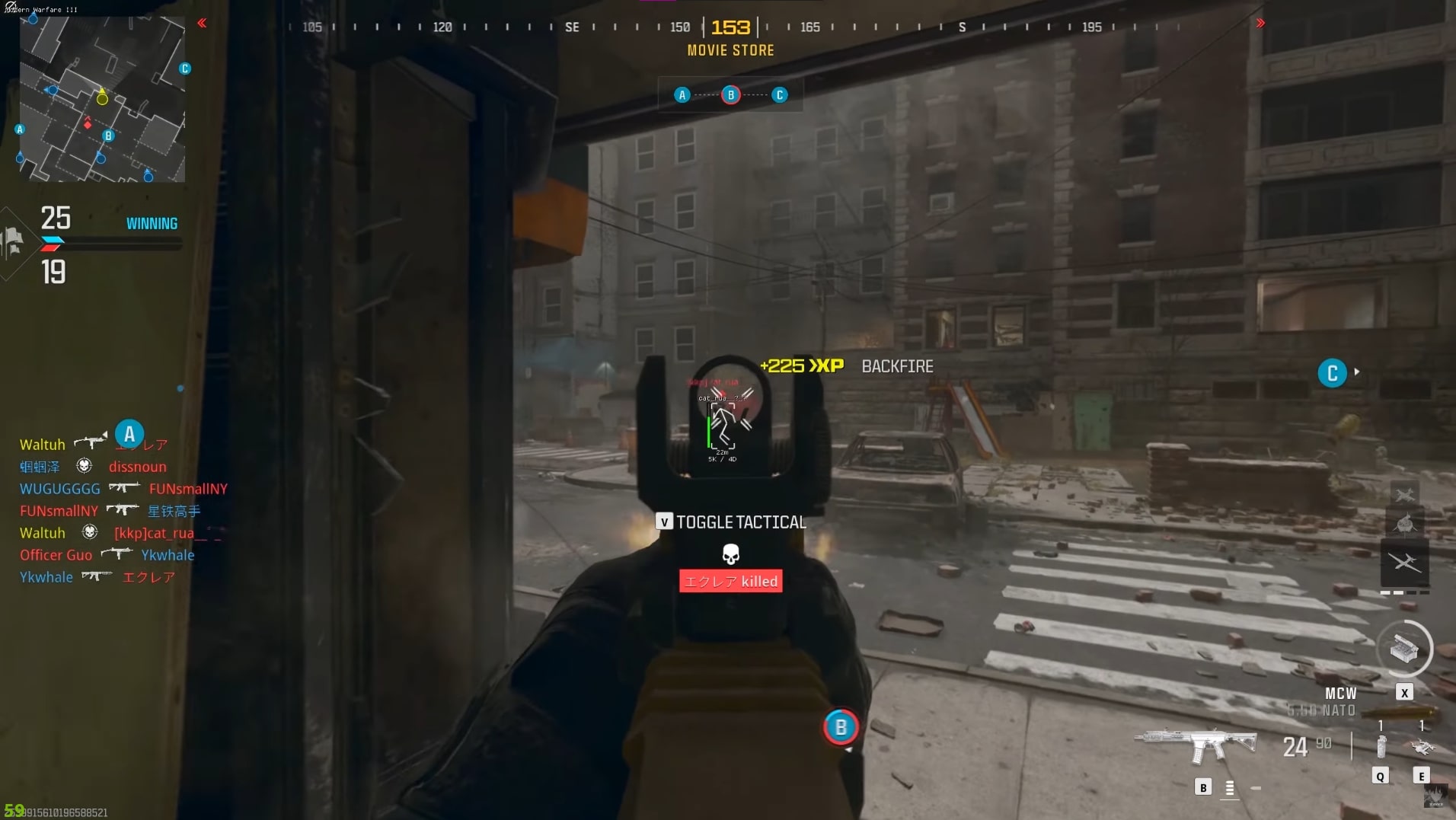This screenshot has height=820, width=1456.
Task: Select the semtex lethal equipment icon
Action: point(1422,748)
